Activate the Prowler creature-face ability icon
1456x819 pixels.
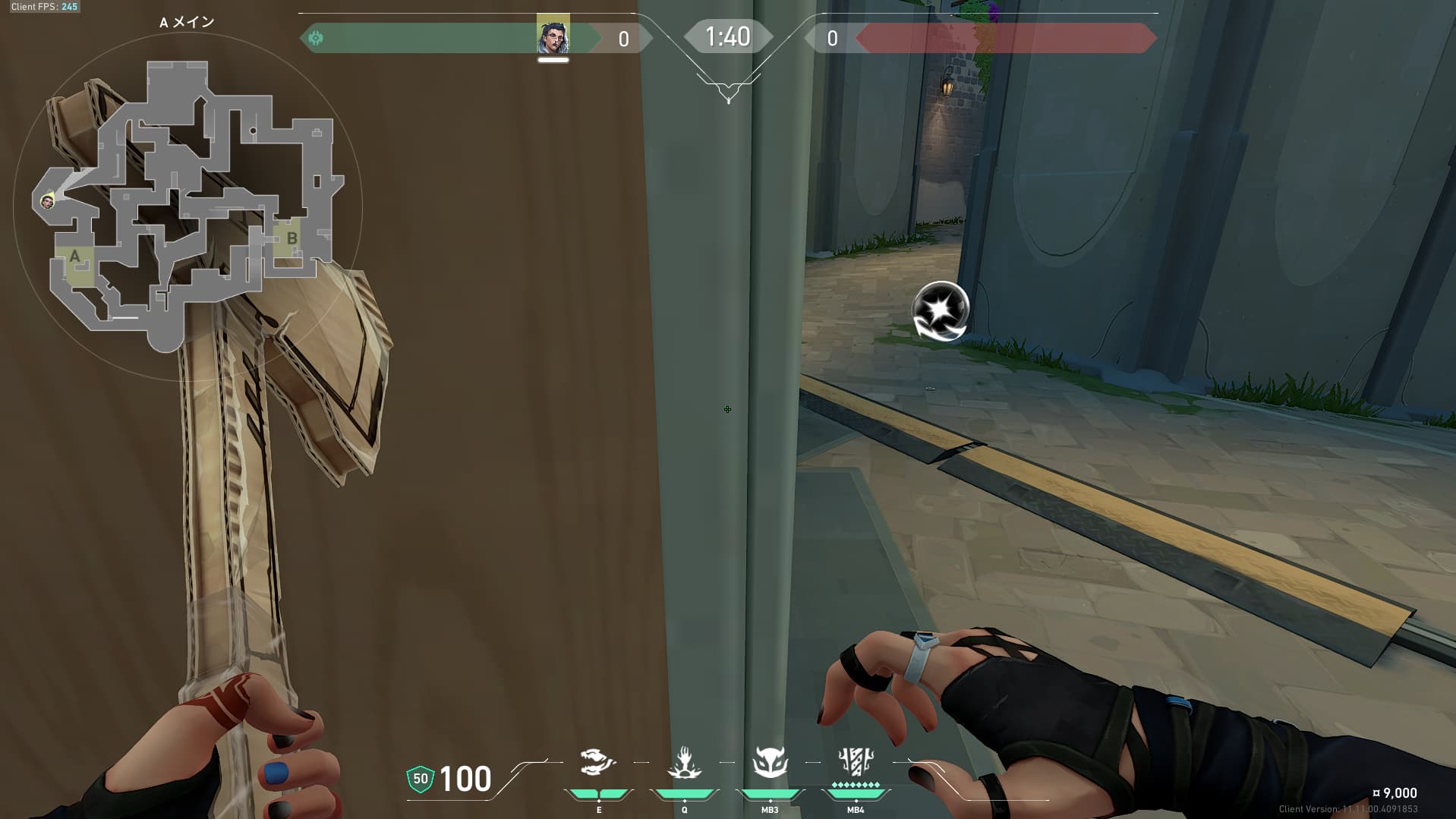click(x=770, y=762)
